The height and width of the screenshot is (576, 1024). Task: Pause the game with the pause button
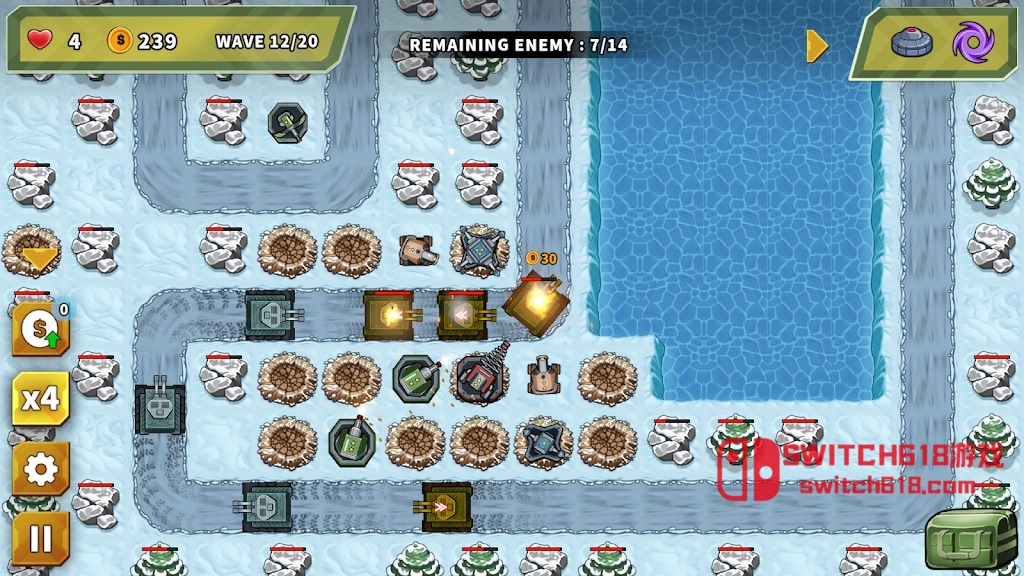click(40, 539)
